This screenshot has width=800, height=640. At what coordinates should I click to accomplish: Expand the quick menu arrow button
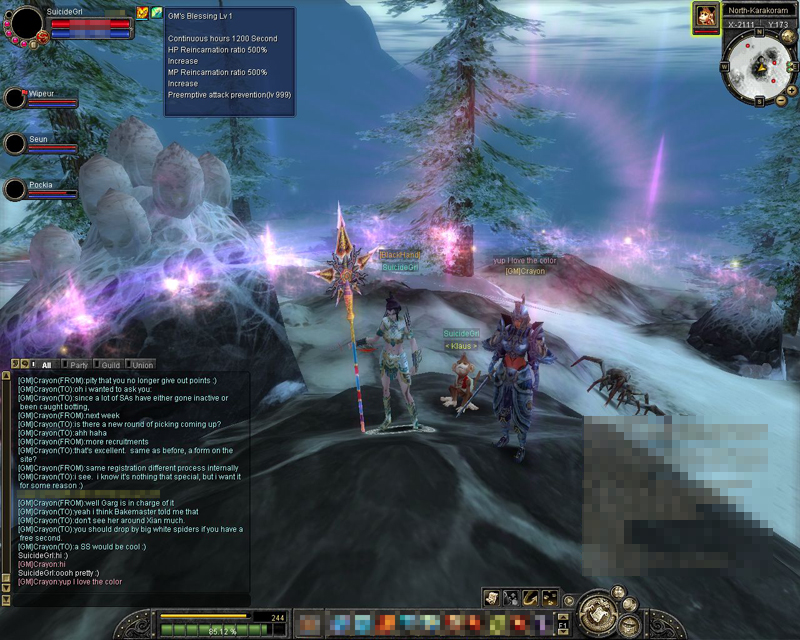coord(569,601)
